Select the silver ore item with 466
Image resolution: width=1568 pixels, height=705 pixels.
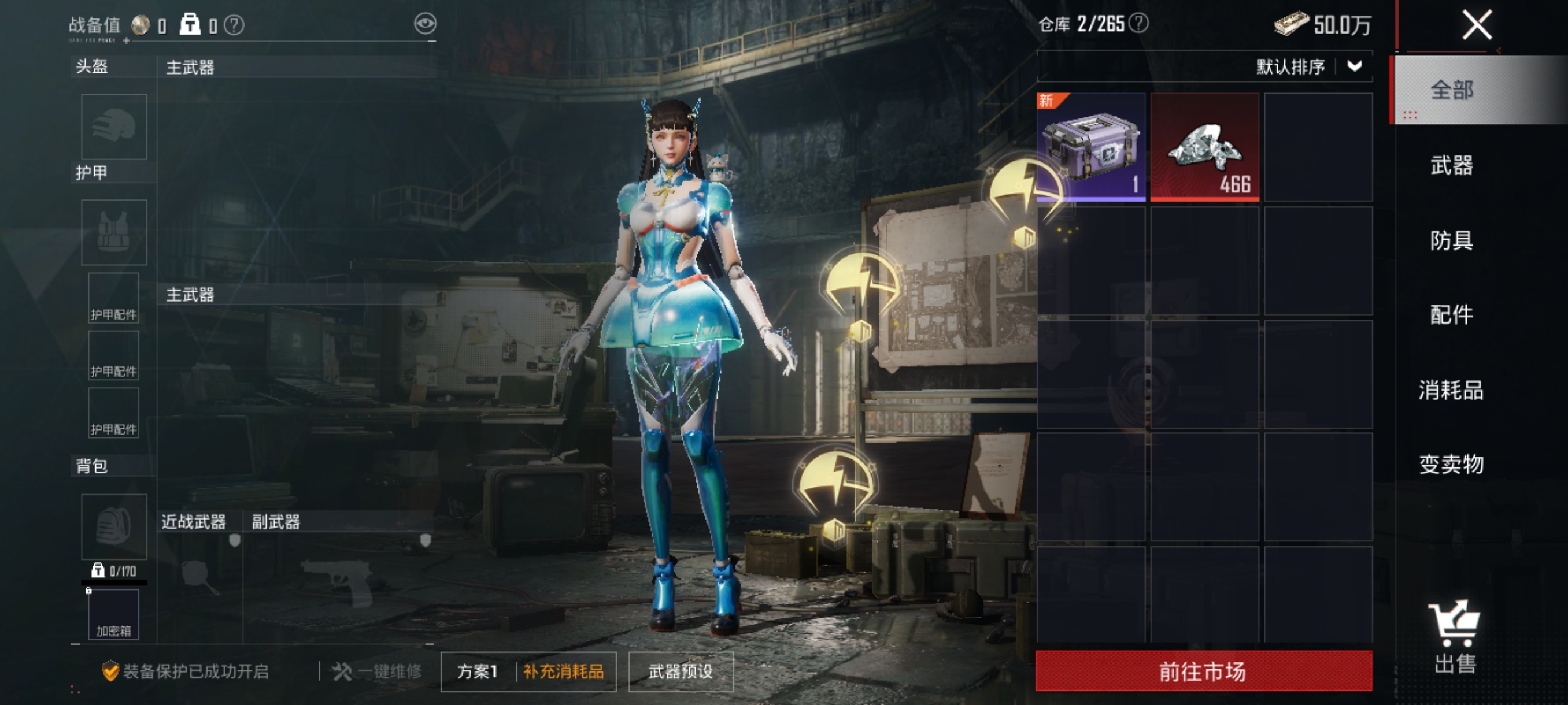click(x=1204, y=147)
